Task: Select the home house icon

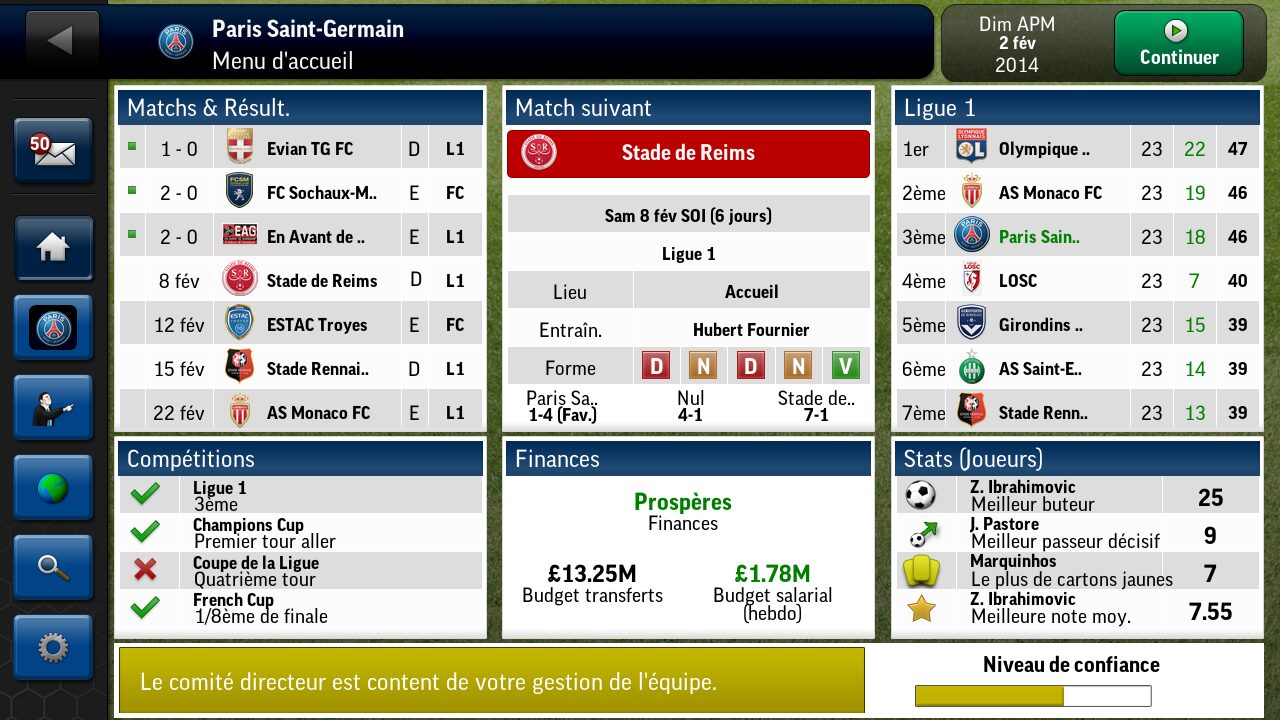Action: (53, 248)
